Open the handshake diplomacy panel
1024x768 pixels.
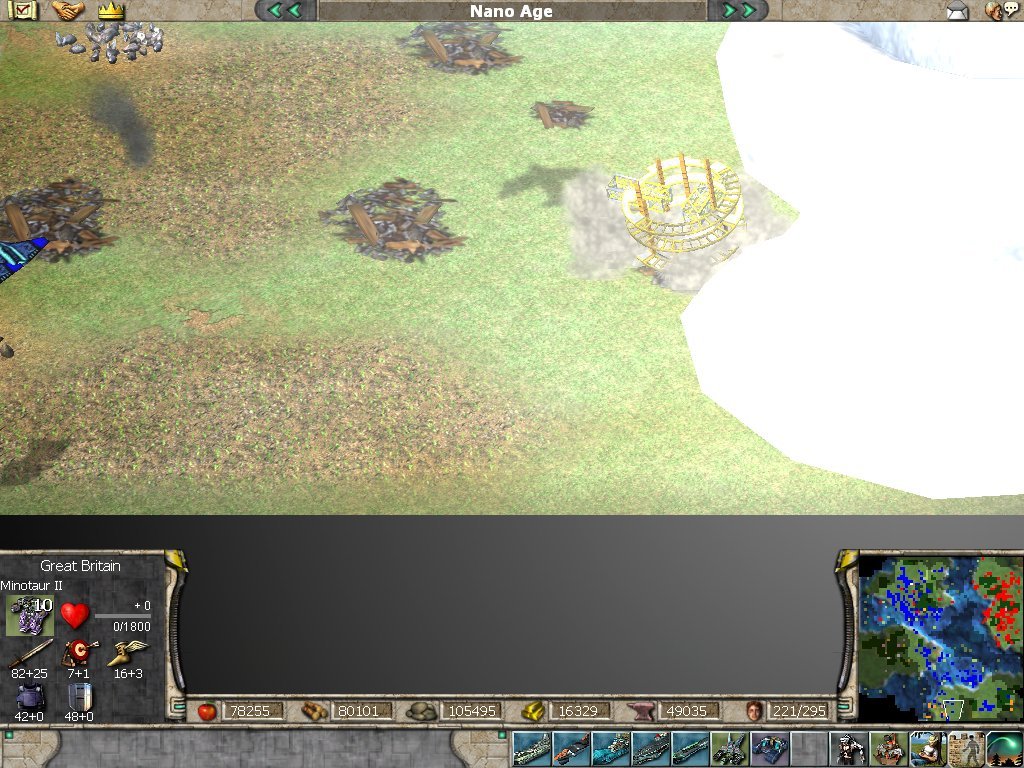tap(68, 11)
